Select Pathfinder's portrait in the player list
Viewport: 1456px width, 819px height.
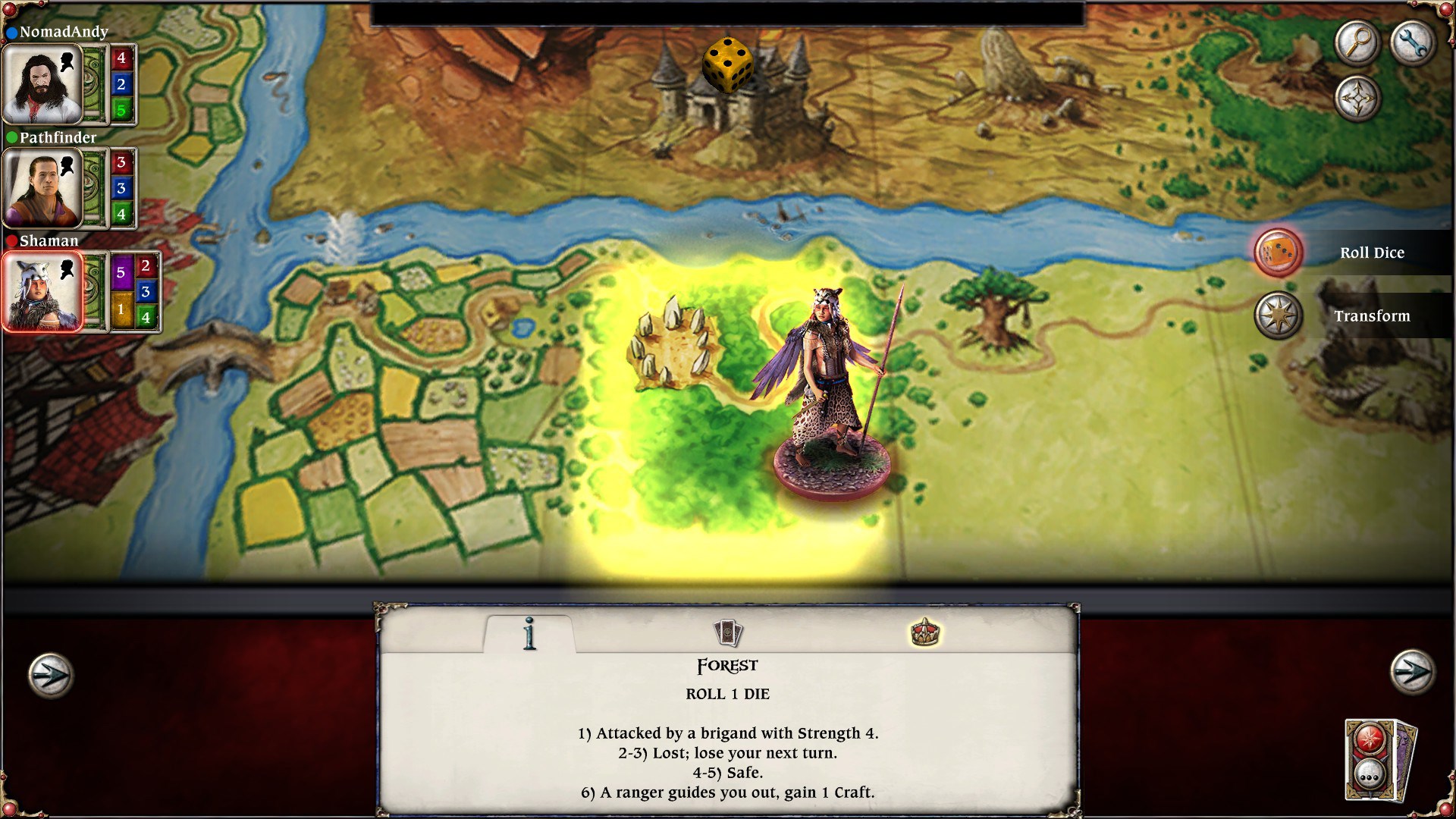(43, 188)
